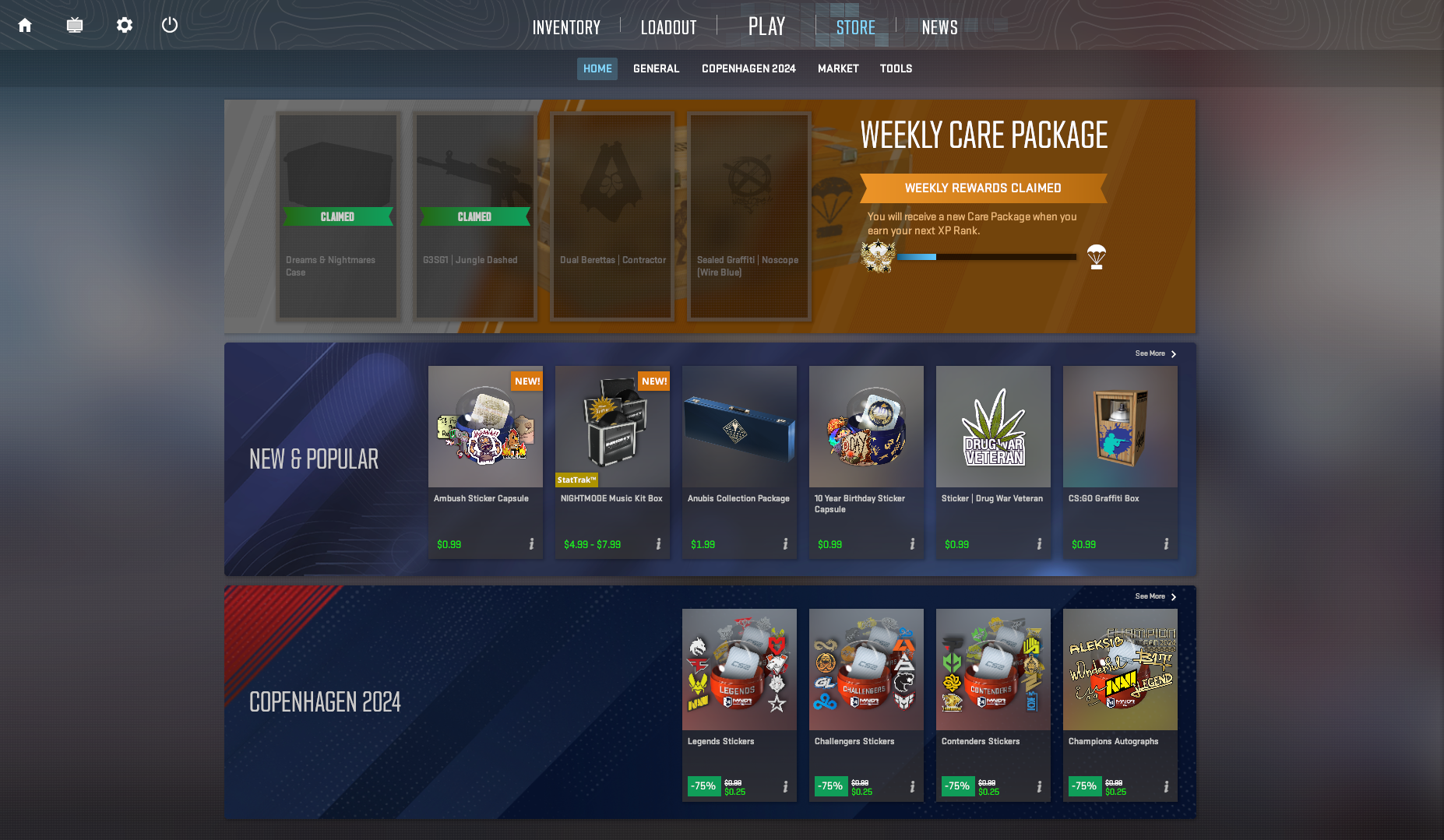Choose the Tools store tab
1444x840 pixels.
point(896,69)
